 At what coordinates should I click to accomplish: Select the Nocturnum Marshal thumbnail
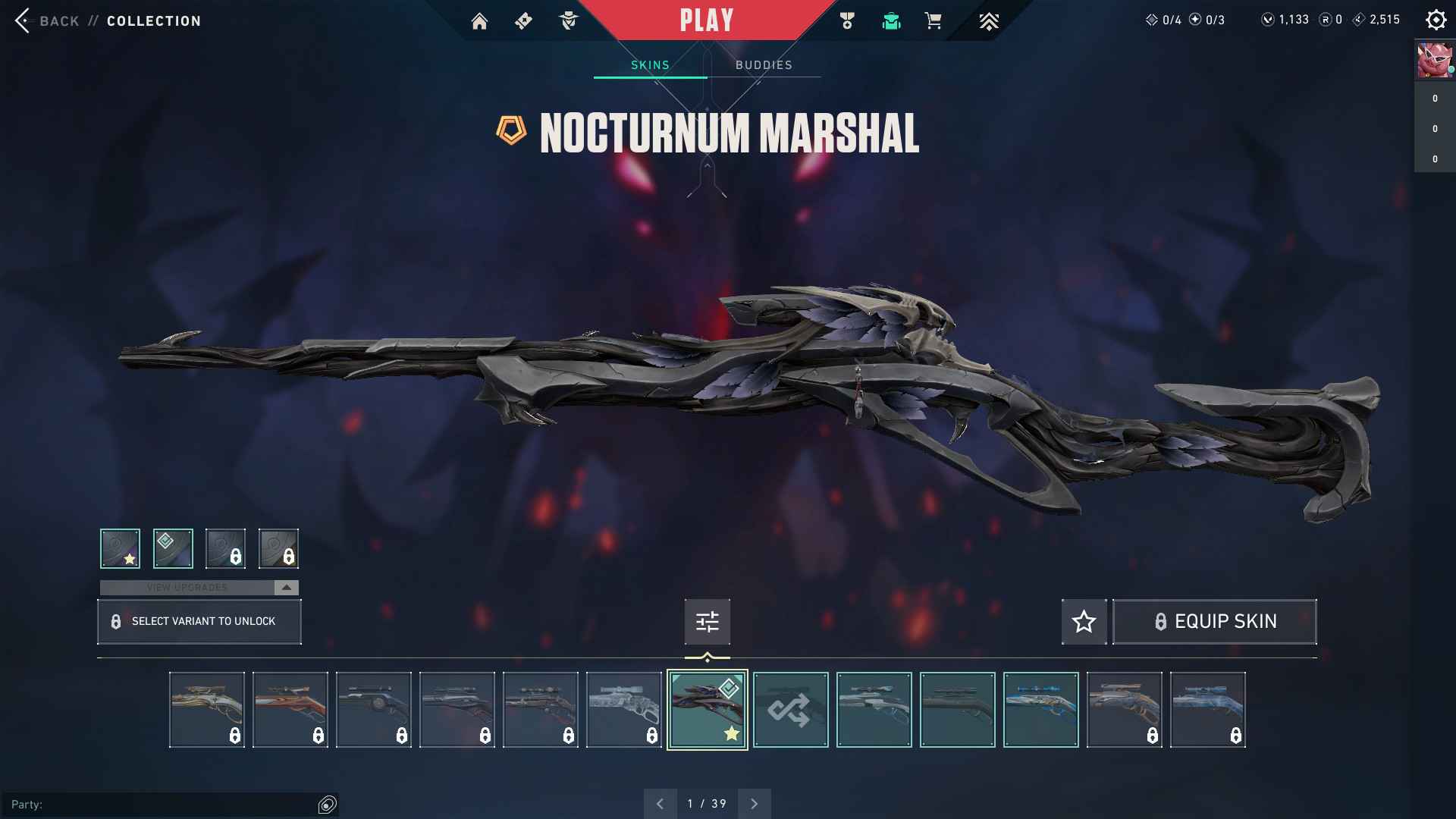coord(707,710)
